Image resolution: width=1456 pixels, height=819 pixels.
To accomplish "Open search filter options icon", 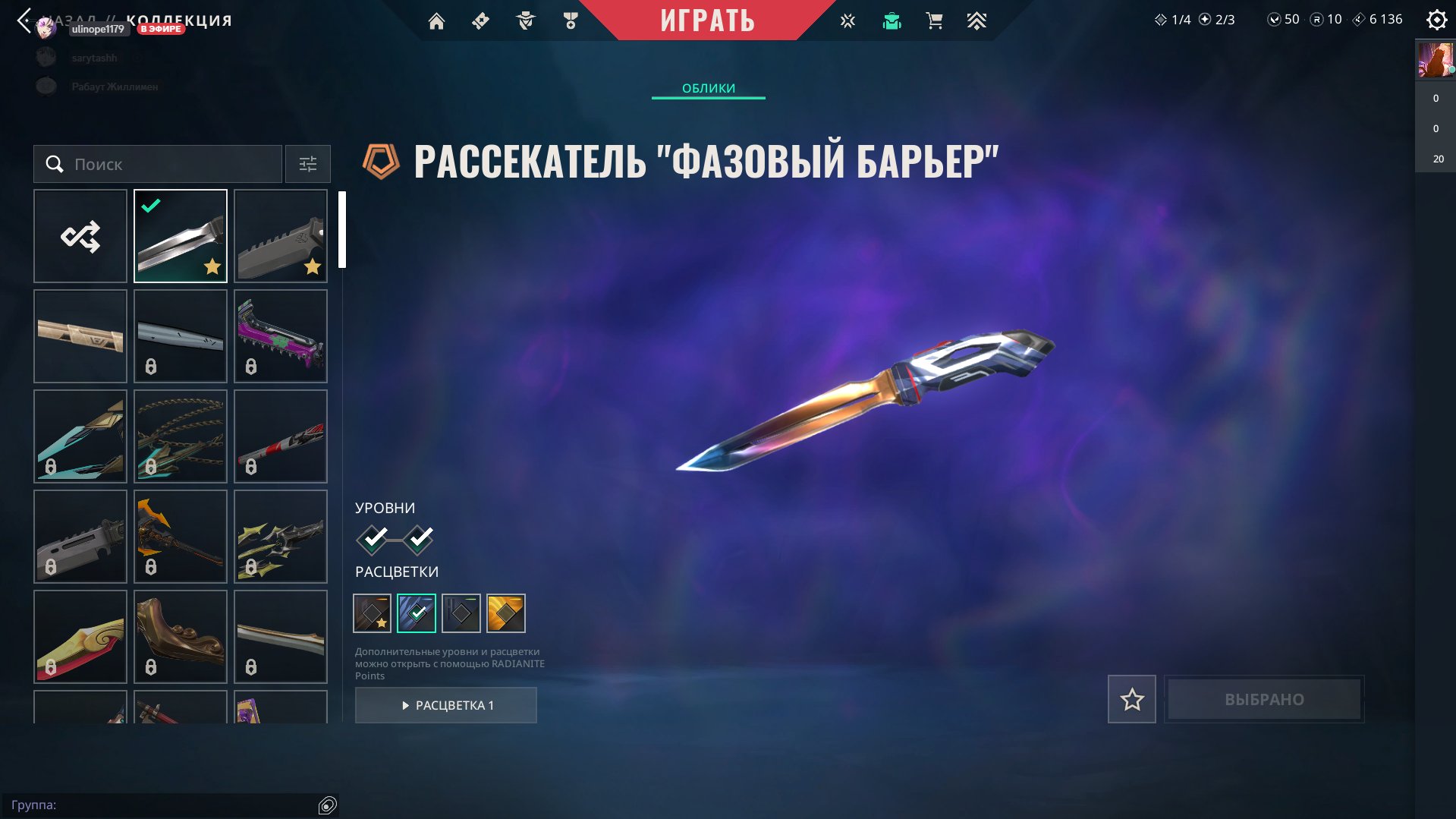I will coord(307,164).
